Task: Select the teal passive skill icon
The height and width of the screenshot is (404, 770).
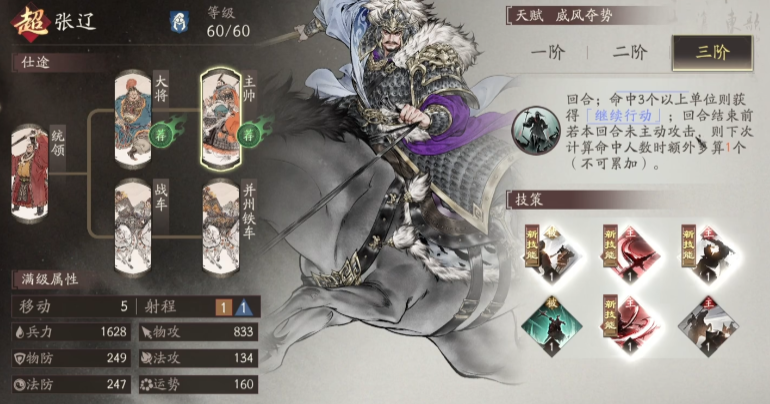Action: pos(541,320)
